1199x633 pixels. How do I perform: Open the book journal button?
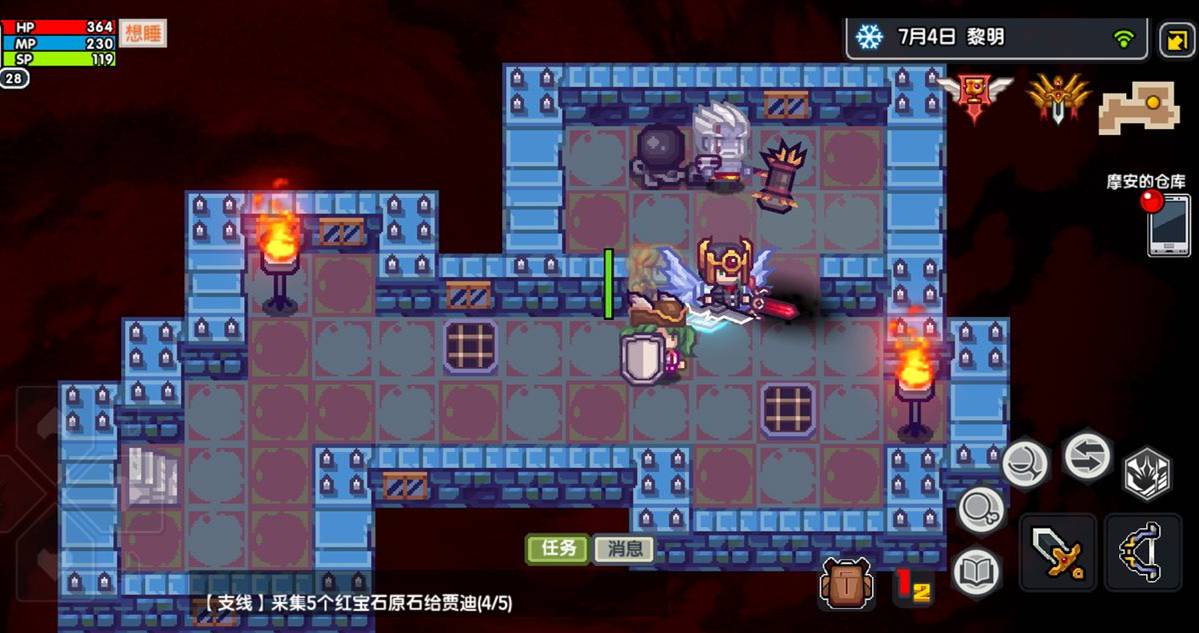pos(977,573)
